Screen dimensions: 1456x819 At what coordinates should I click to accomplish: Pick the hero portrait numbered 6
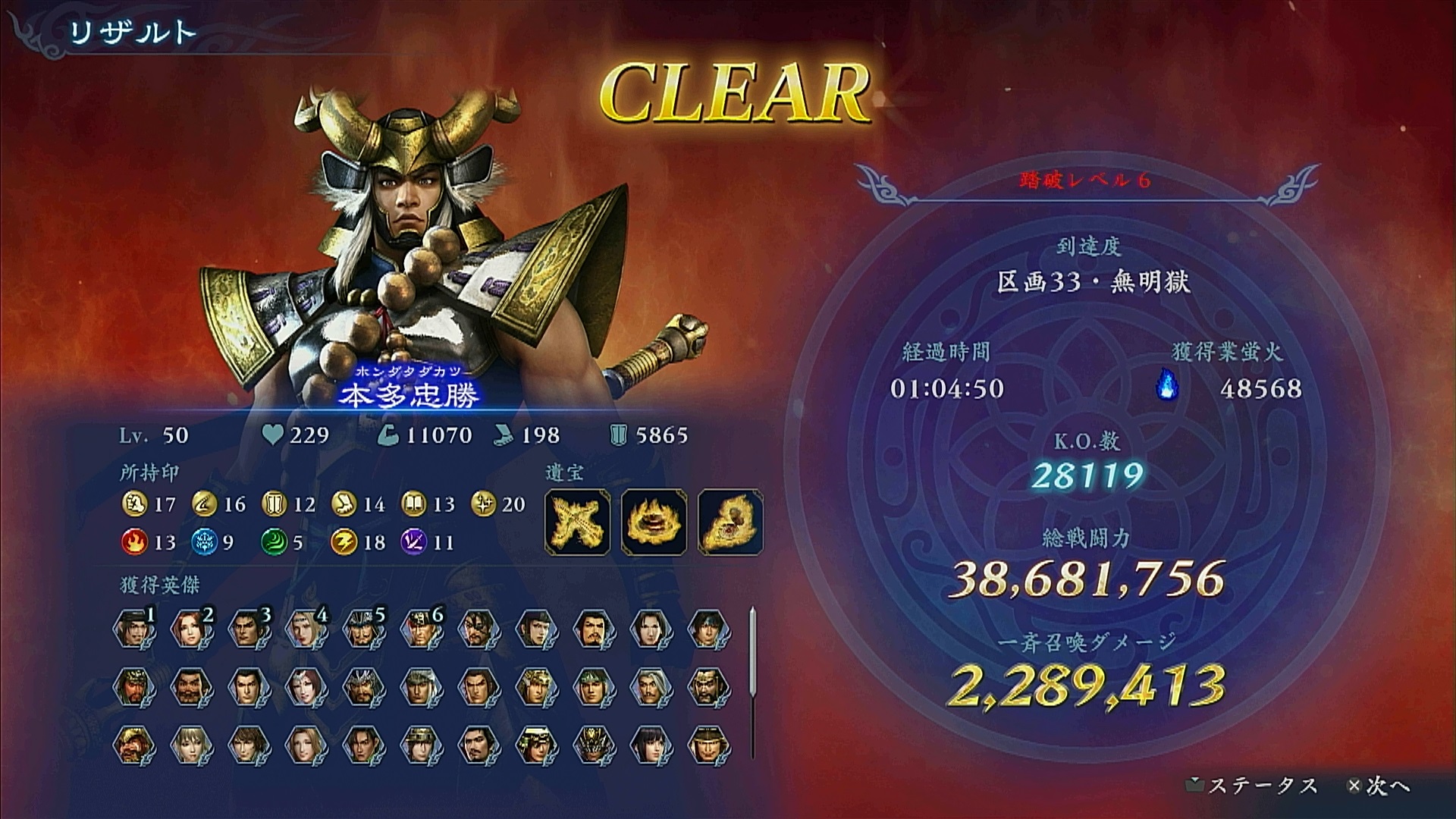tap(420, 629)
